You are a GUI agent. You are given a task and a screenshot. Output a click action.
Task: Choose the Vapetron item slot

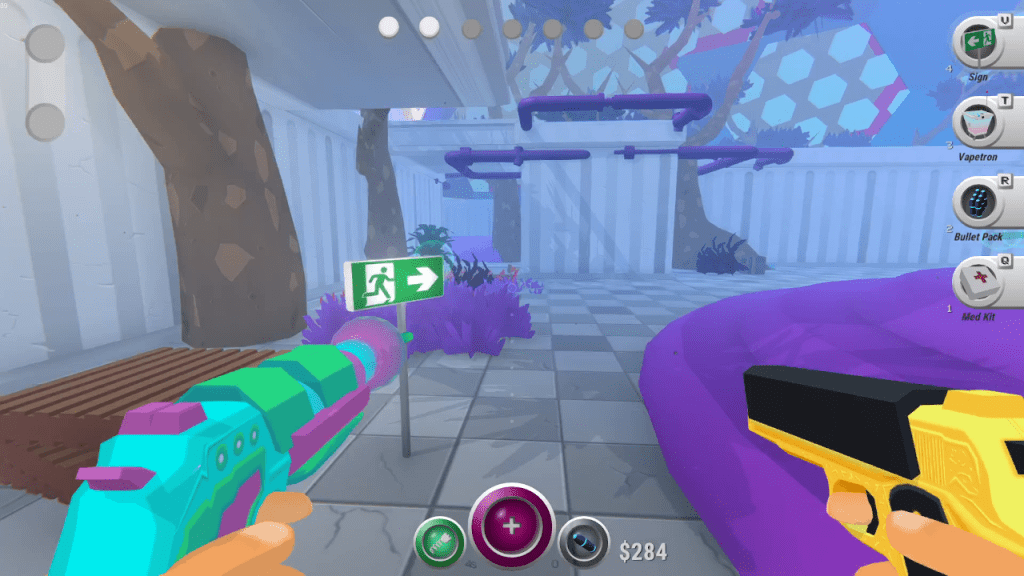tap(978, 125)
